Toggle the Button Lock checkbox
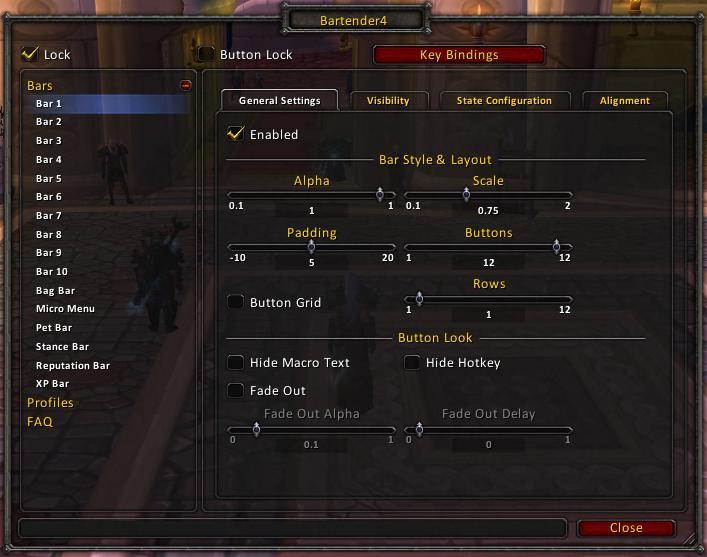The image size is (707, 557). pyautogui.click(x=206, y=54)
